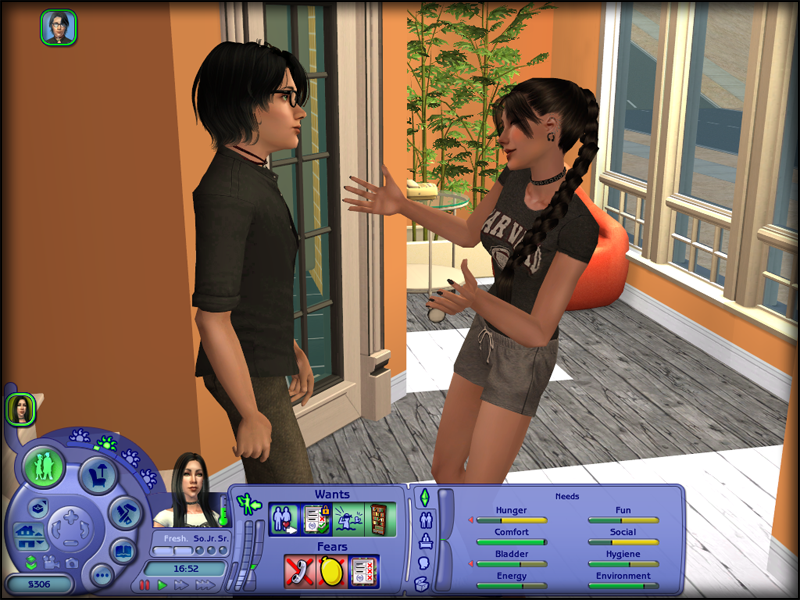The width and height of the screenshot is (800, 600).
Task: Set game speed to normal play
Action: pyautogui.click(x=162, y=585)
